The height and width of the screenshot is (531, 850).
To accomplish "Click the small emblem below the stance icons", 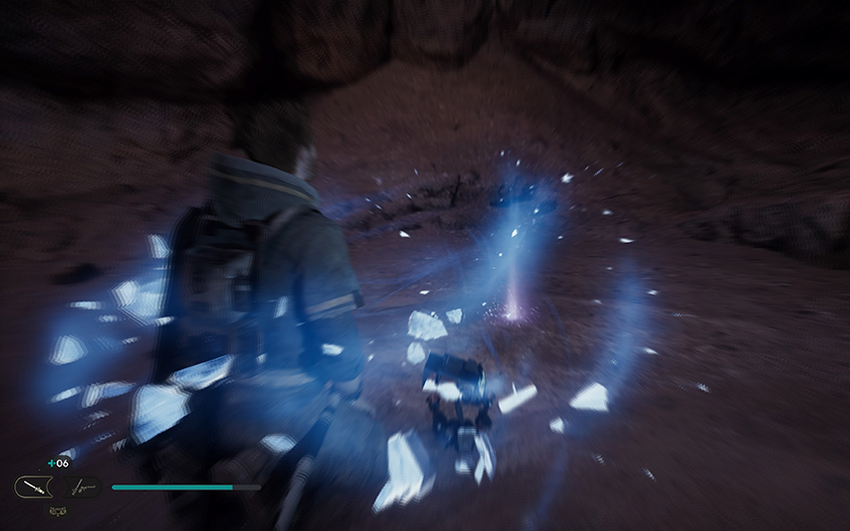I will click(x=57, y=512).
